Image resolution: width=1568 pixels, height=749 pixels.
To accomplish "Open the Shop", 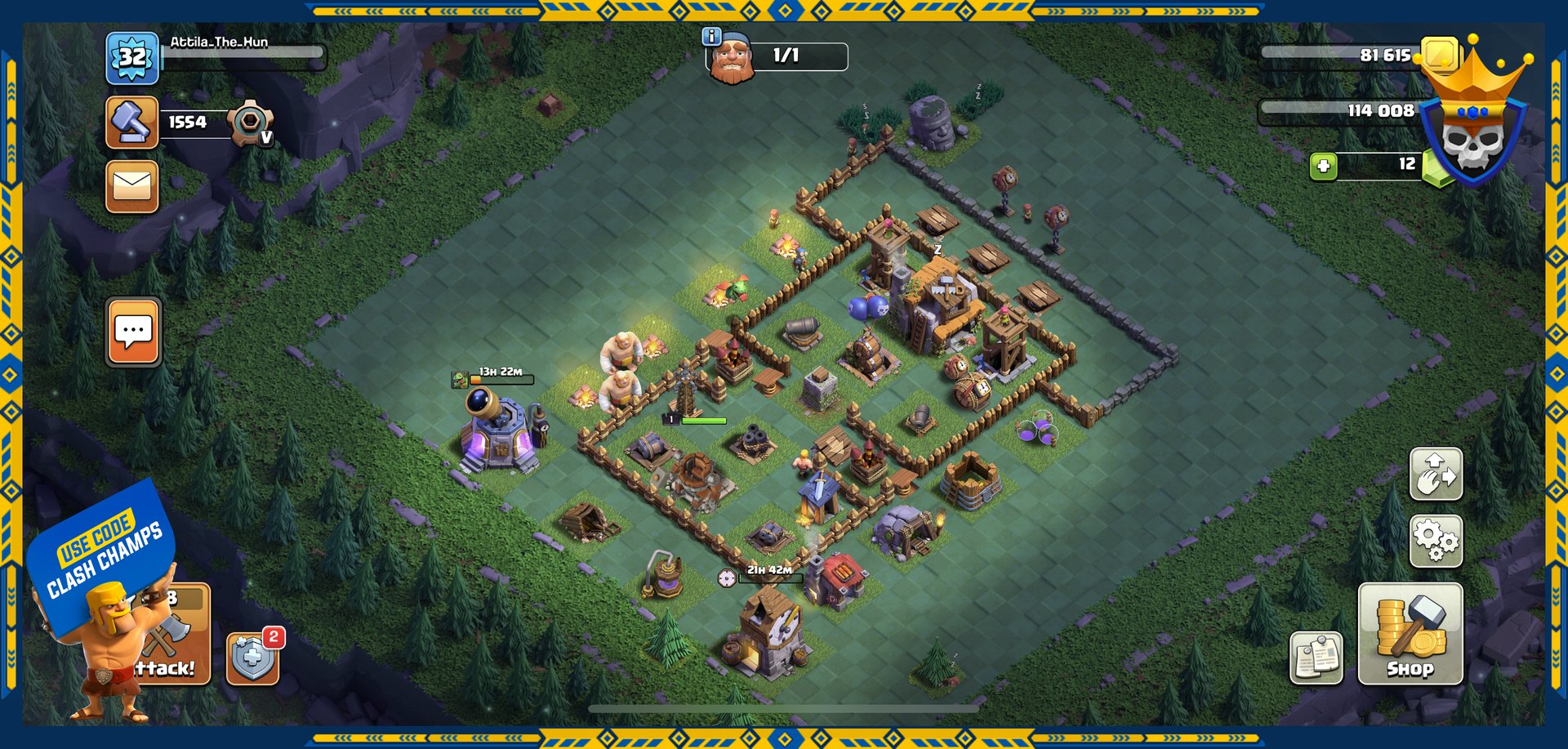I will 1410,634.
